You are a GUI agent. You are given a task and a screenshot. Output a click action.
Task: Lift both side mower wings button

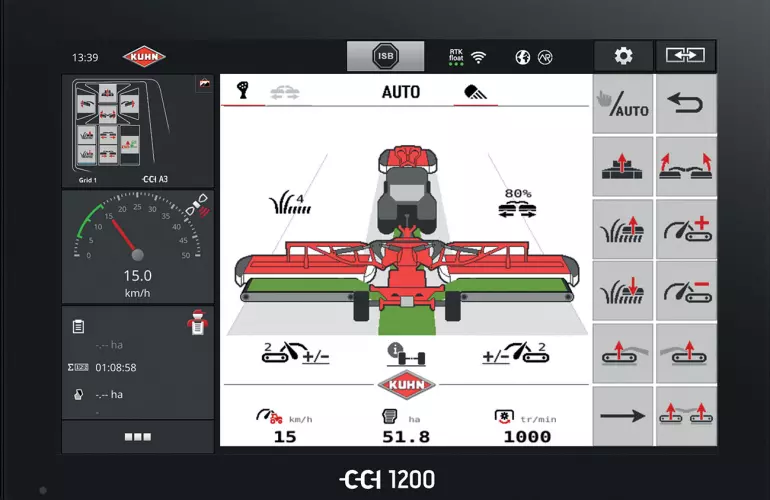coord(685,165)
